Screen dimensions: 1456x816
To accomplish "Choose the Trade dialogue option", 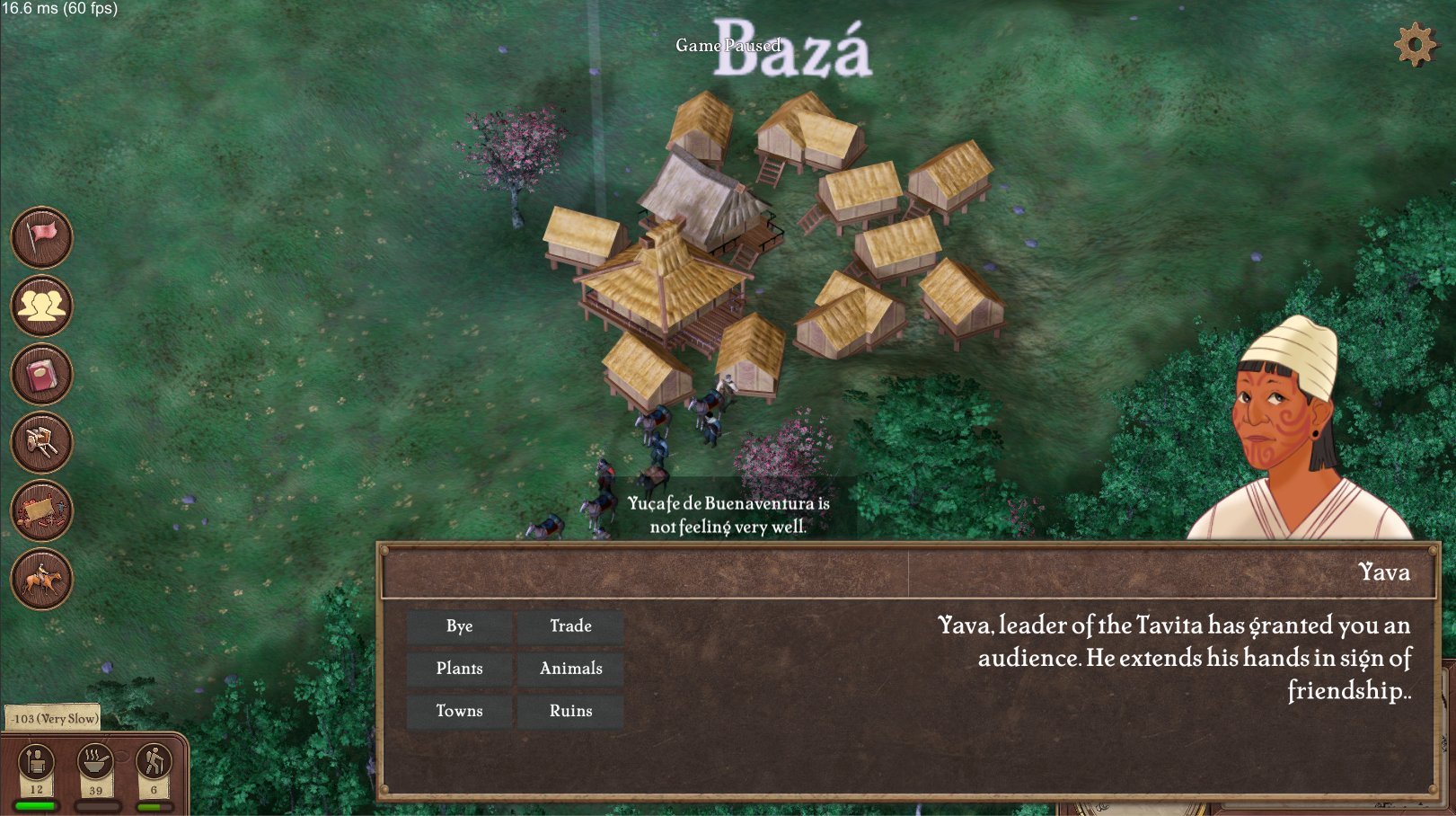I will coord(570,626).
